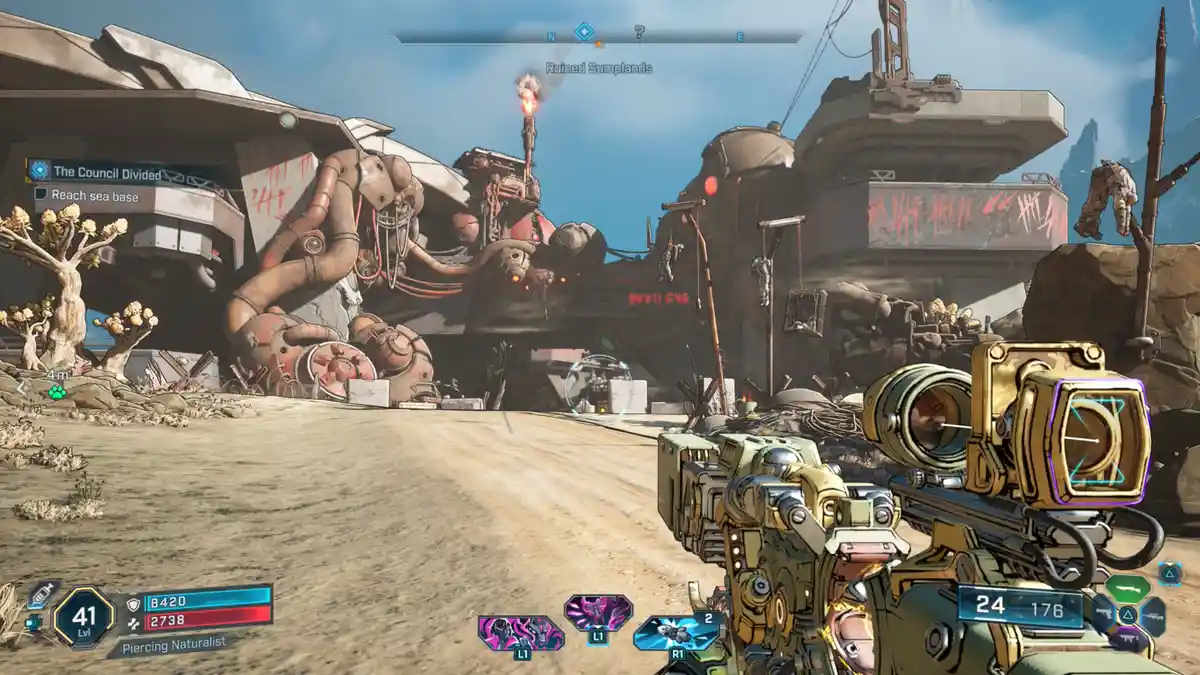
Task: Click the green paw print waypoint marker
Action: click(57, 391)
